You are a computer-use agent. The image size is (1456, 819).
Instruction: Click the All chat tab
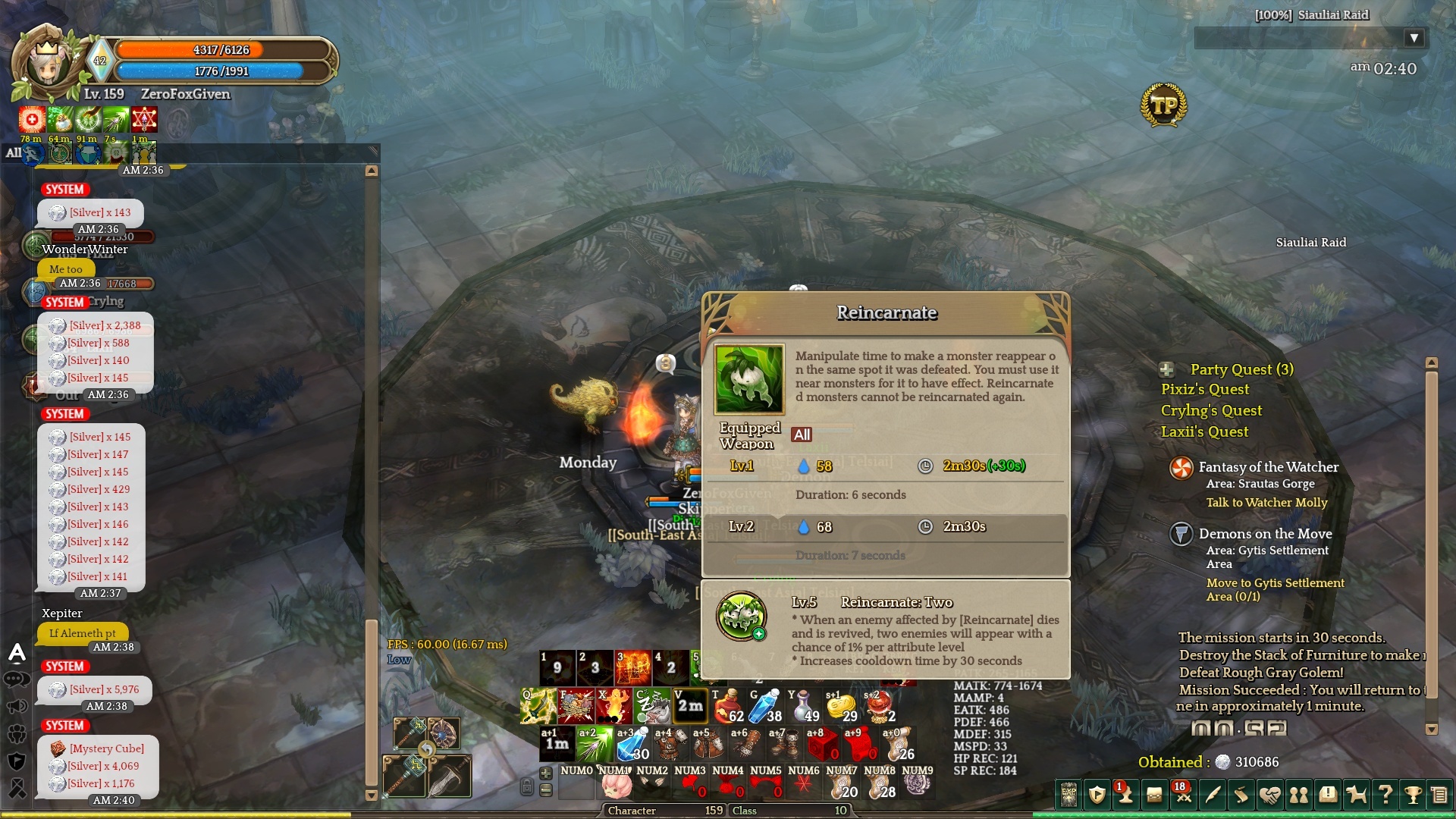click(14, 153)
